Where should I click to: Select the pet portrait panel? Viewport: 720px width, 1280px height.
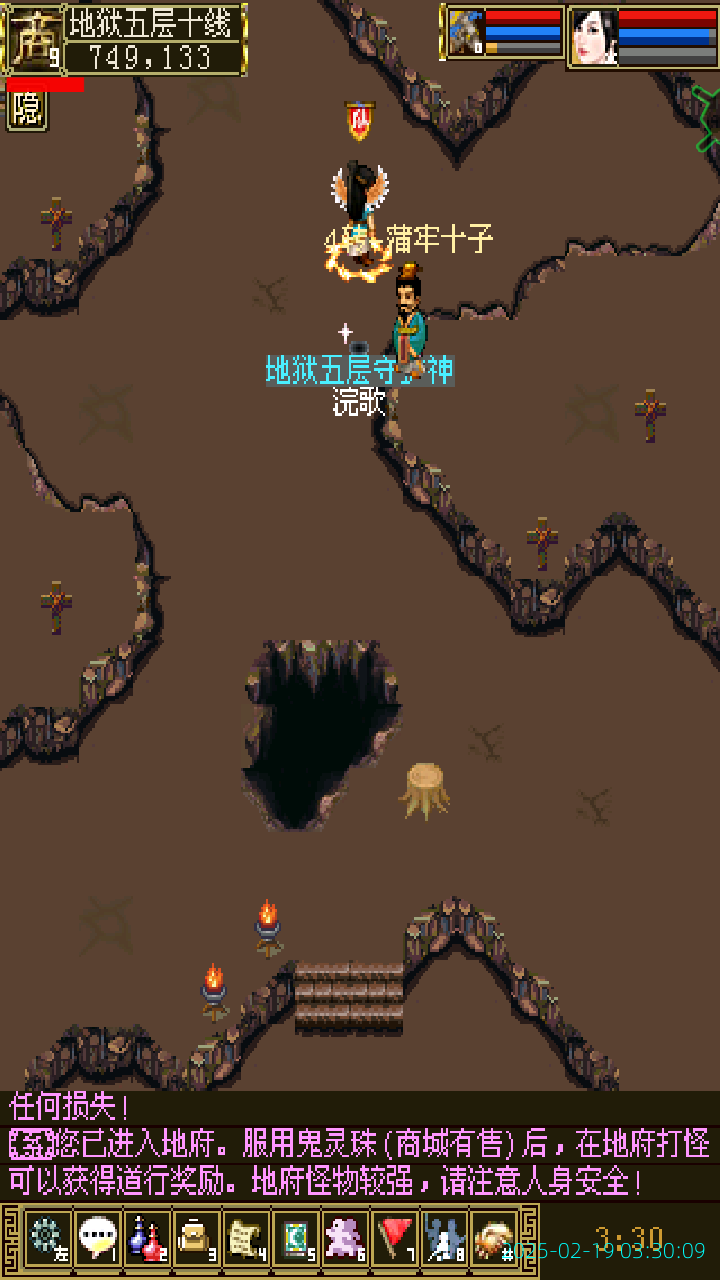pos(466,34)
